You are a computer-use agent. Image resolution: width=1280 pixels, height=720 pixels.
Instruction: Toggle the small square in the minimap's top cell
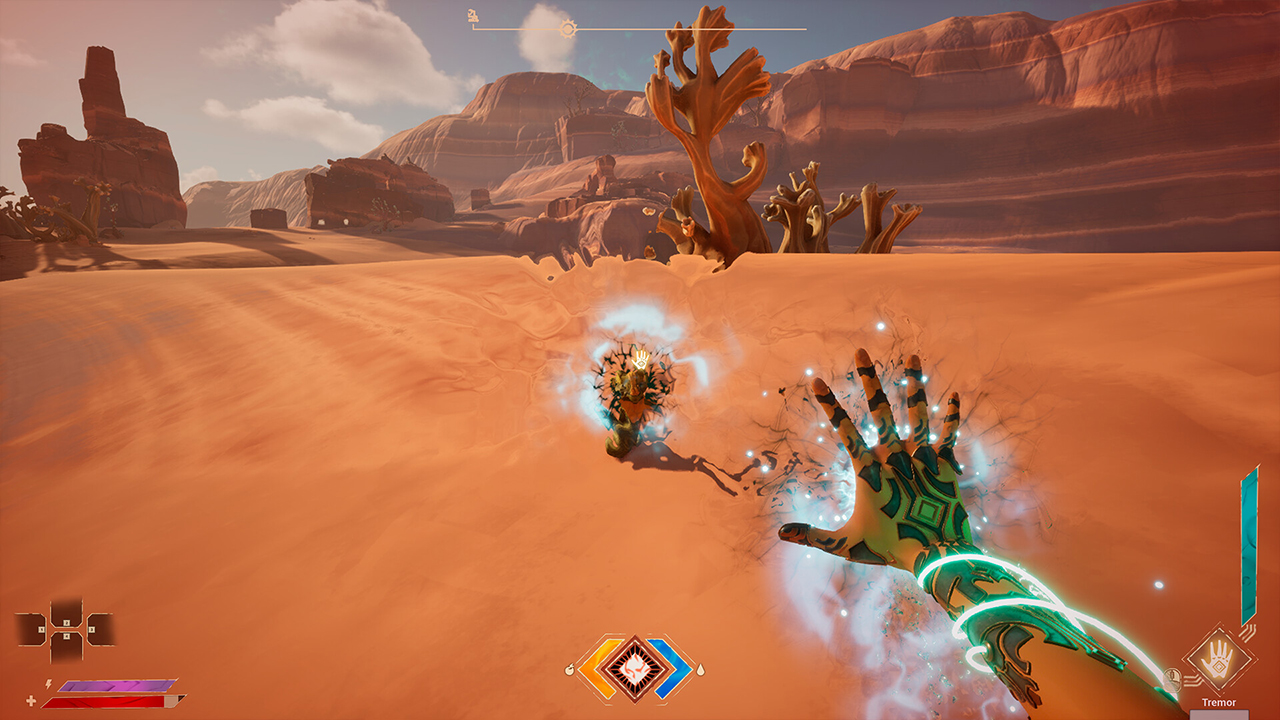pos(67,622)
